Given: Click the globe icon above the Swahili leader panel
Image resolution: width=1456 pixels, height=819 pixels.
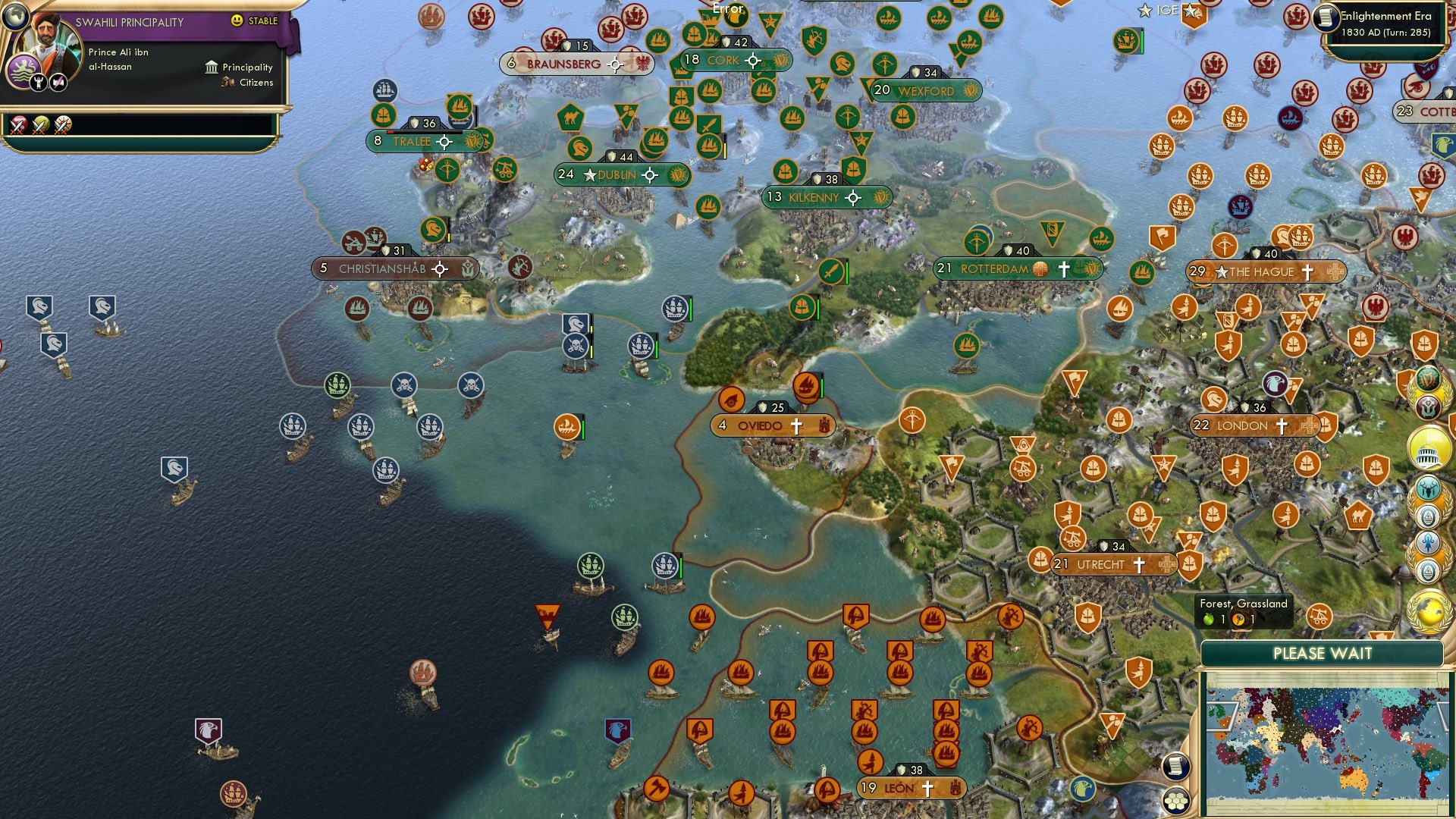Looking at the screenshot, I should pyautogui.click(x=17, y=18).
